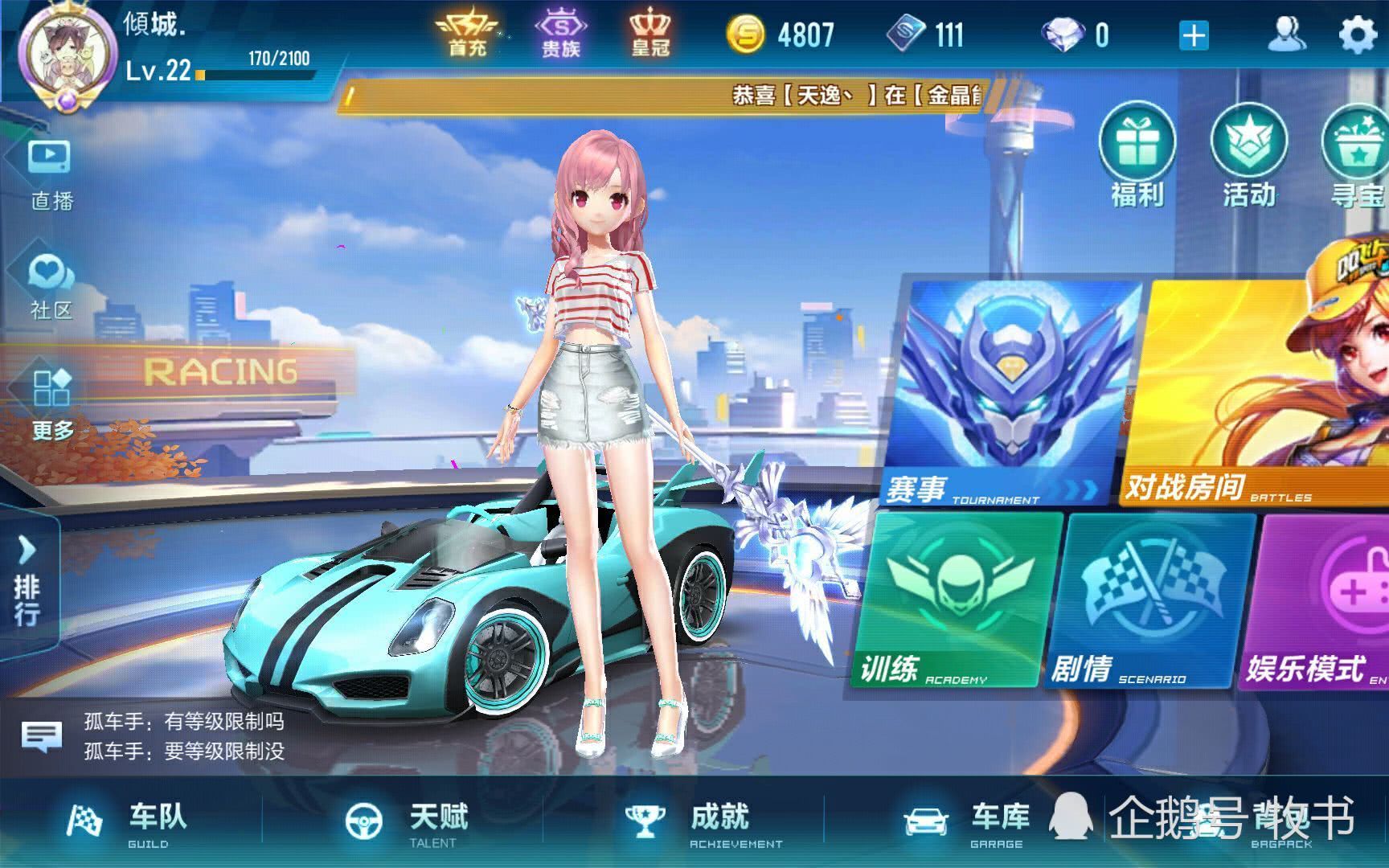This screenshot has width=1389, height=868.
Task: Open the friends silhouette icon
Action: (1286, 35)
